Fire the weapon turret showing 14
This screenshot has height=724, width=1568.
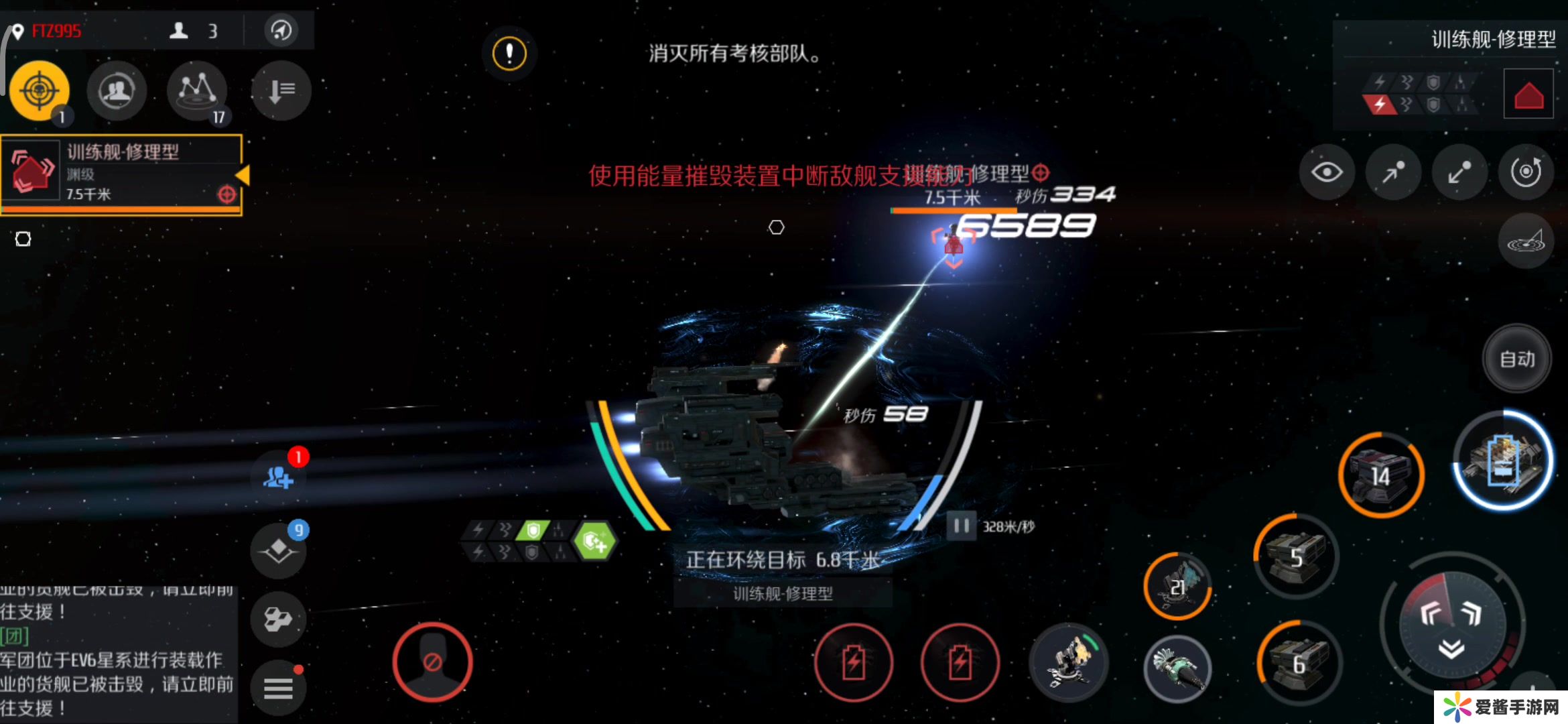point(1381,475)
